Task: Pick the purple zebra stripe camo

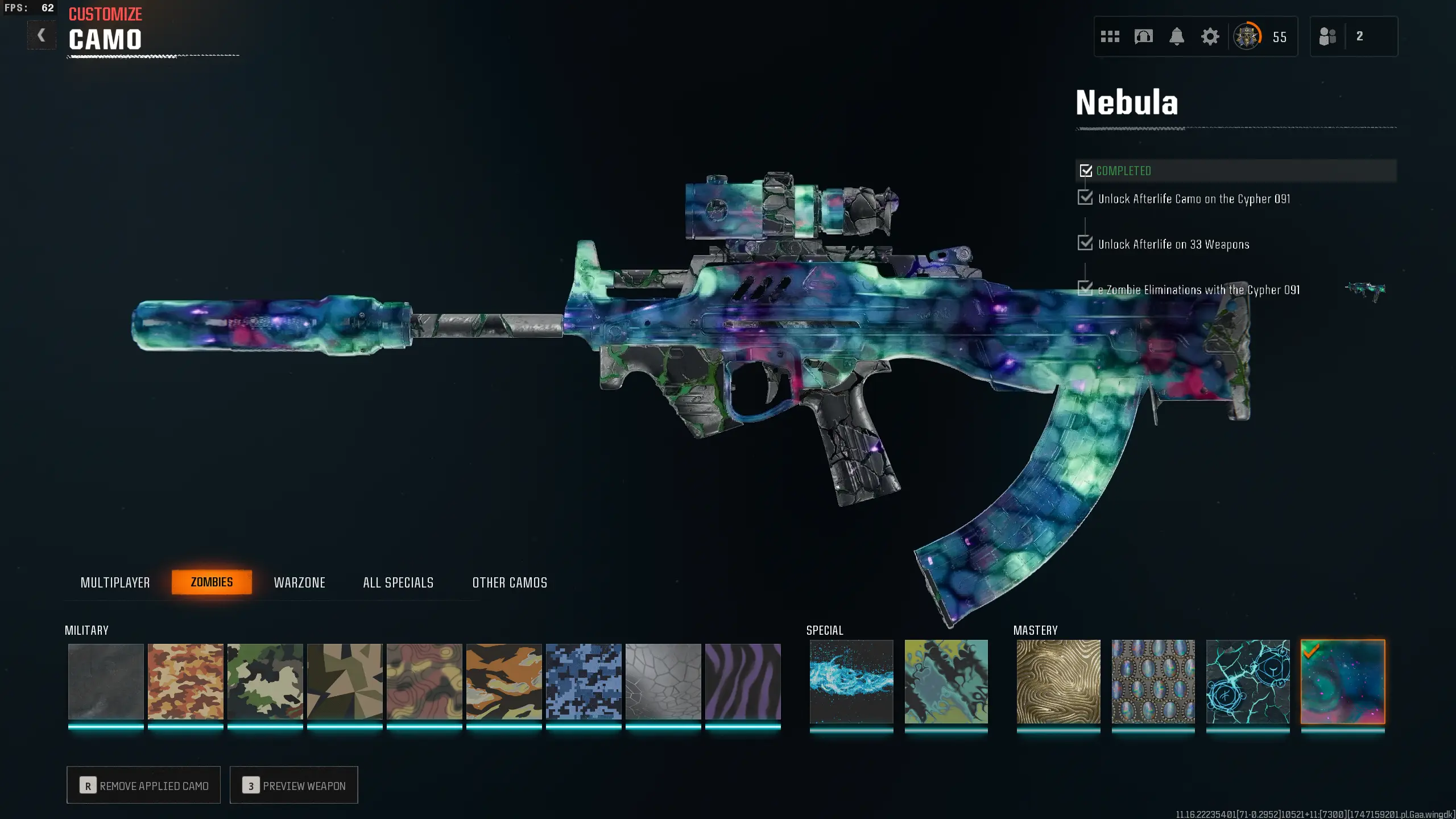Action: (x=743, y=681)
